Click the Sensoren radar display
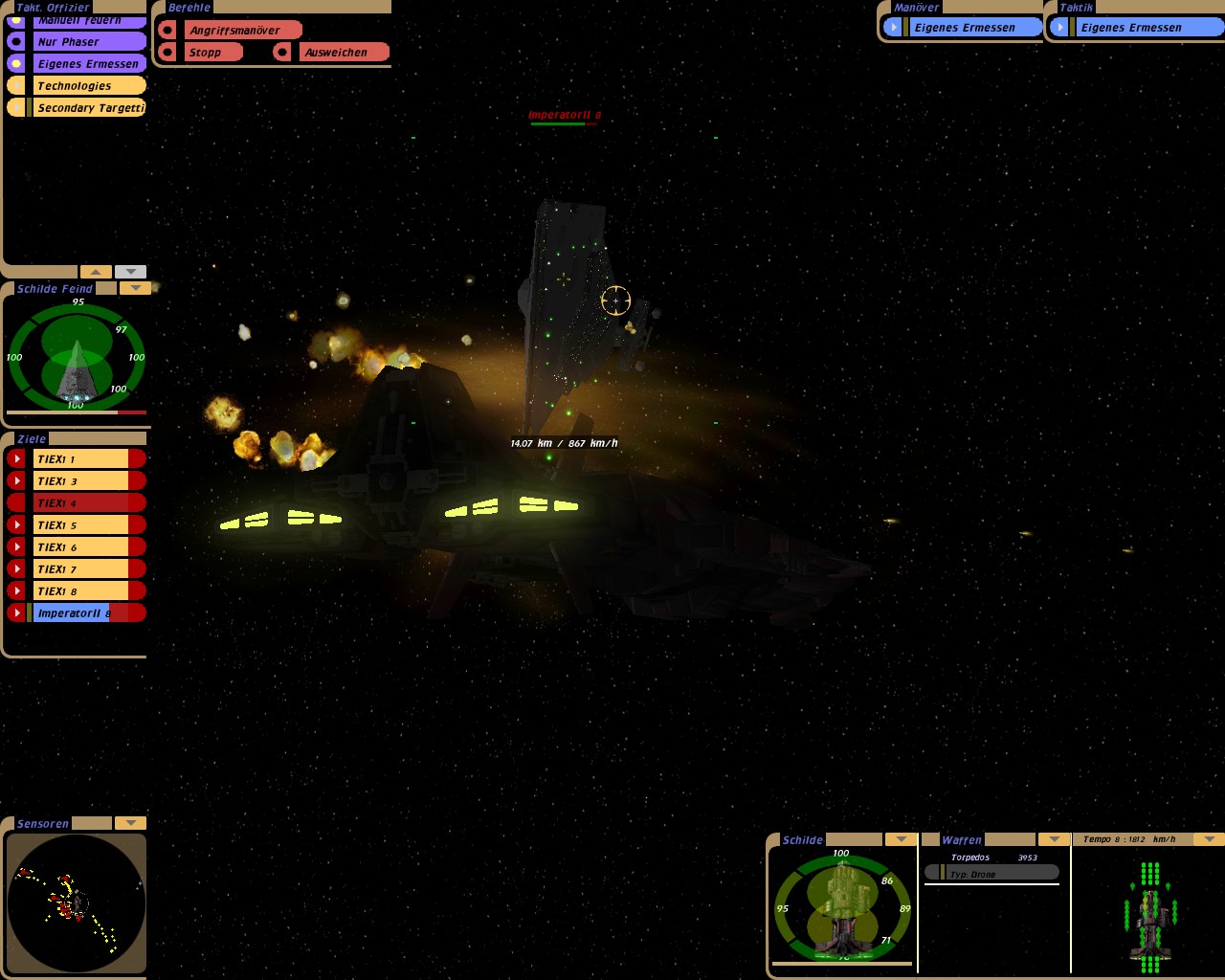Screen dimensions: 1225x980 (x=77, y=903)
